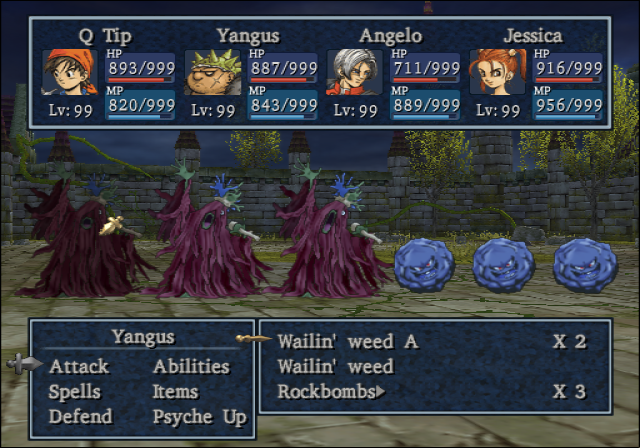640x448 pixels.
Task: Choose the Attack command
Action: point(79,367)
